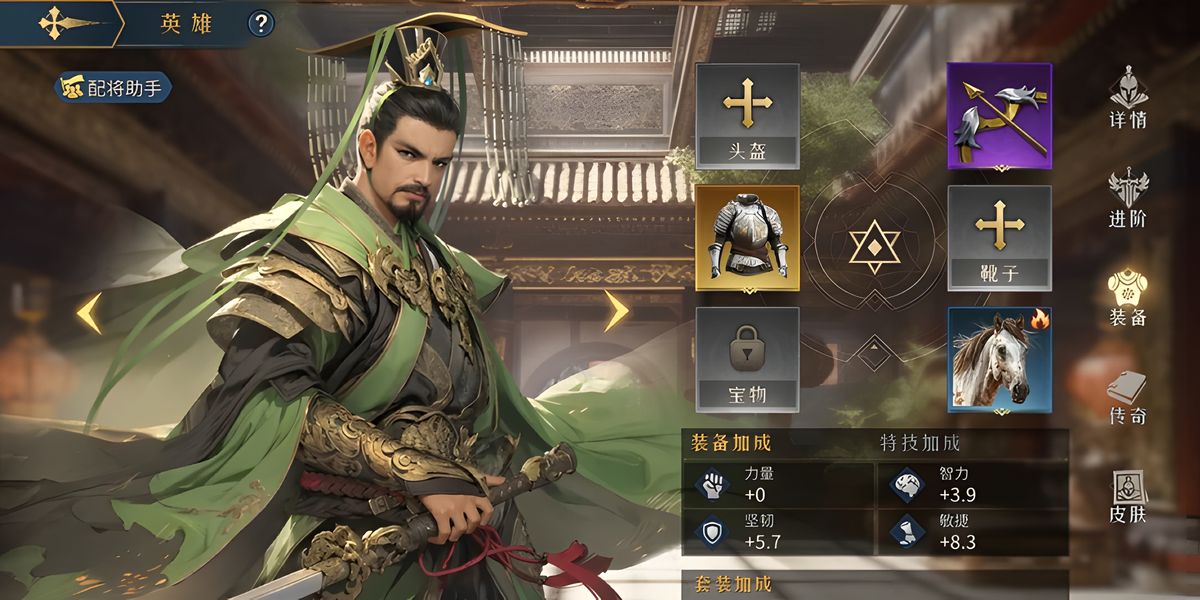Screen dimensions: 1200x600
Task: Select the purple halberd weapon slot
Action: click(999, 116)
